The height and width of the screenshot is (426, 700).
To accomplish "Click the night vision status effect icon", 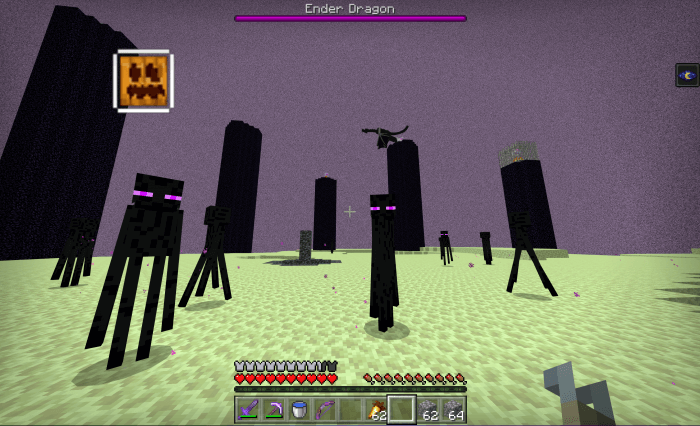I will [x=687, y=75].
